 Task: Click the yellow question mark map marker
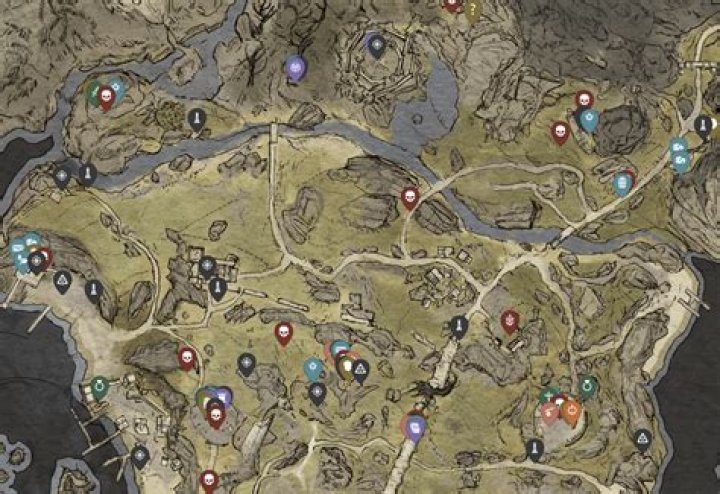pos(473,8)
